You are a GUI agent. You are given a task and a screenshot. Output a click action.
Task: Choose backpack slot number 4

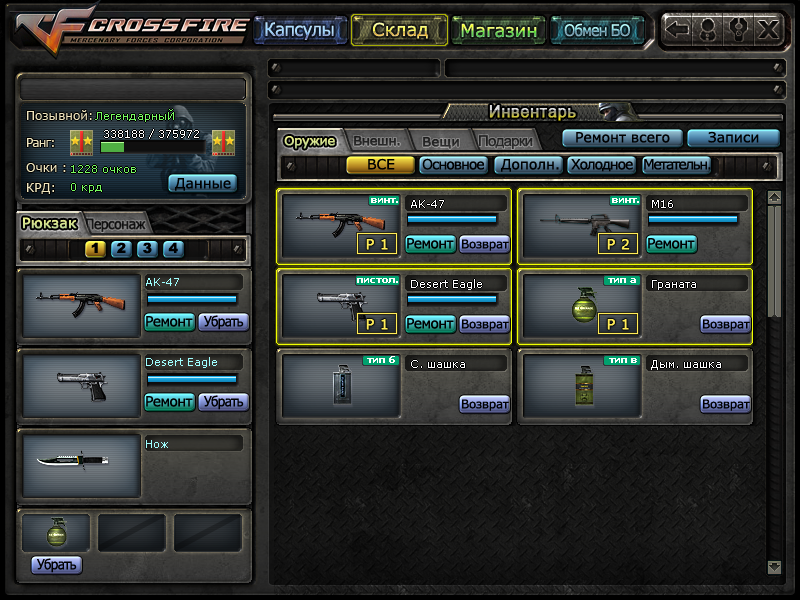(x=173, y=249)
